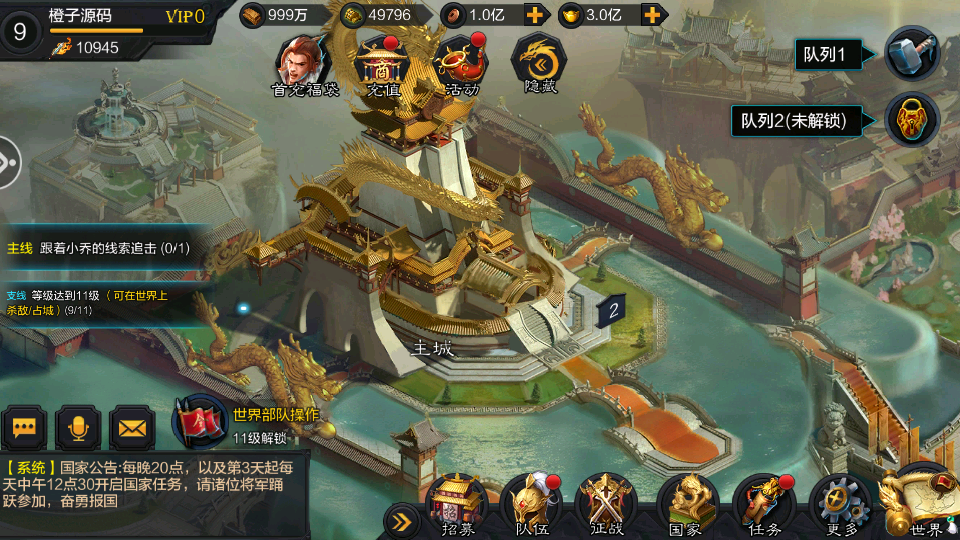Open the mail envelope icon
Screen dimensions: 960x540
click(x=132, y=428)
